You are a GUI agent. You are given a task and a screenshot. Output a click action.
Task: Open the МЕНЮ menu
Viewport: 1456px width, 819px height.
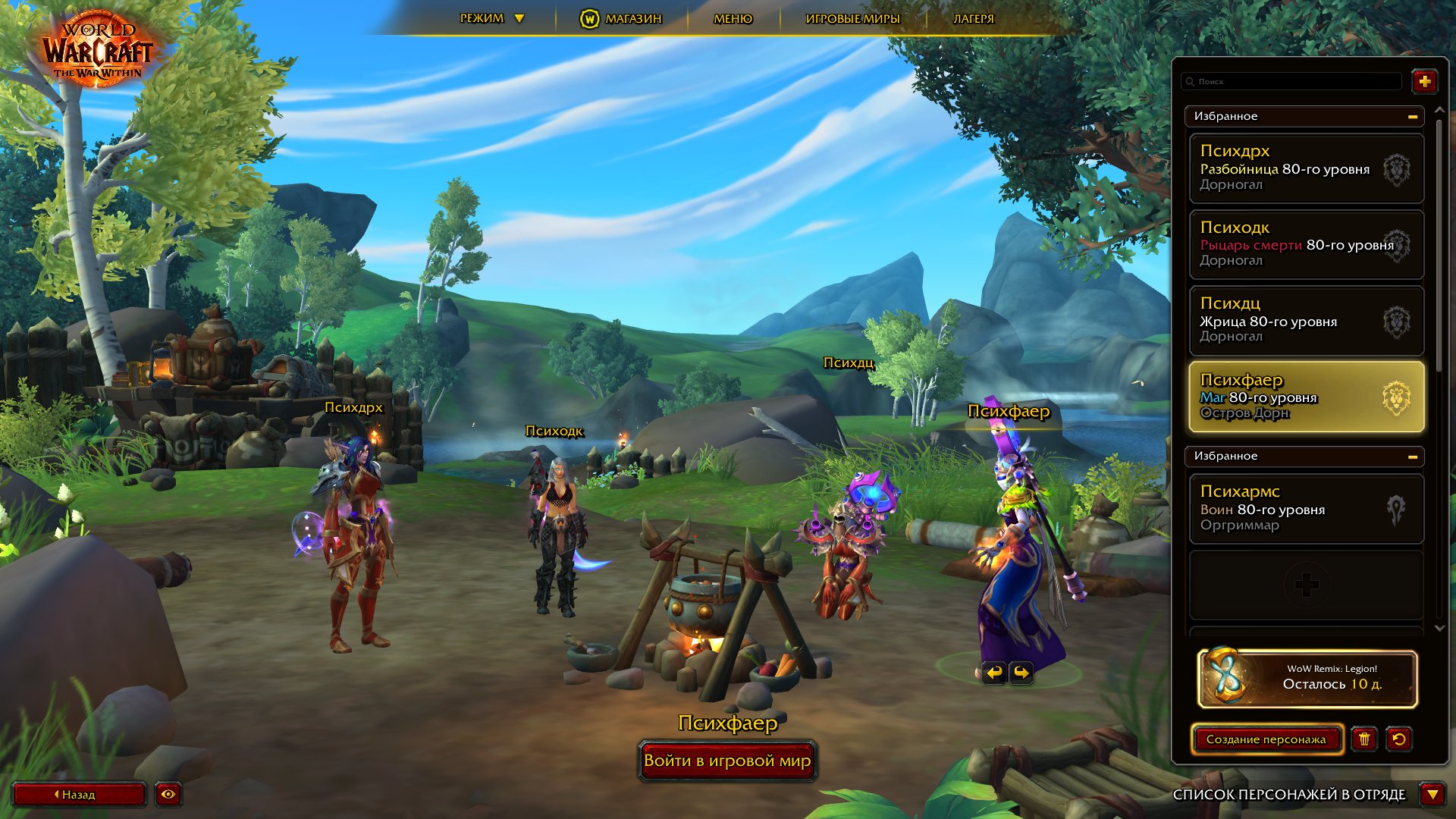coord(730,18)
